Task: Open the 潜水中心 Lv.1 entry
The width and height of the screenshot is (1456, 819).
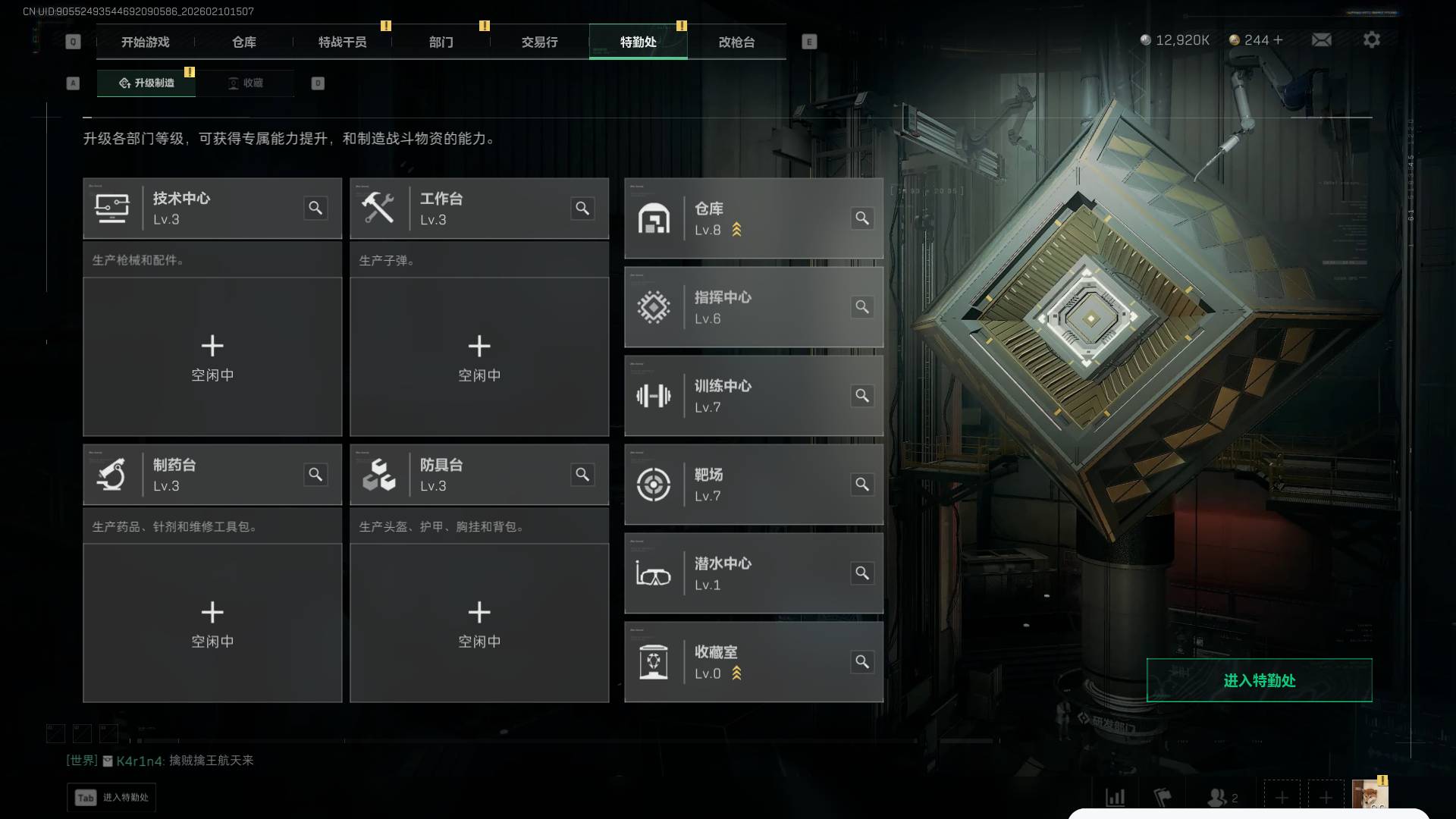Action: (753, 573)
